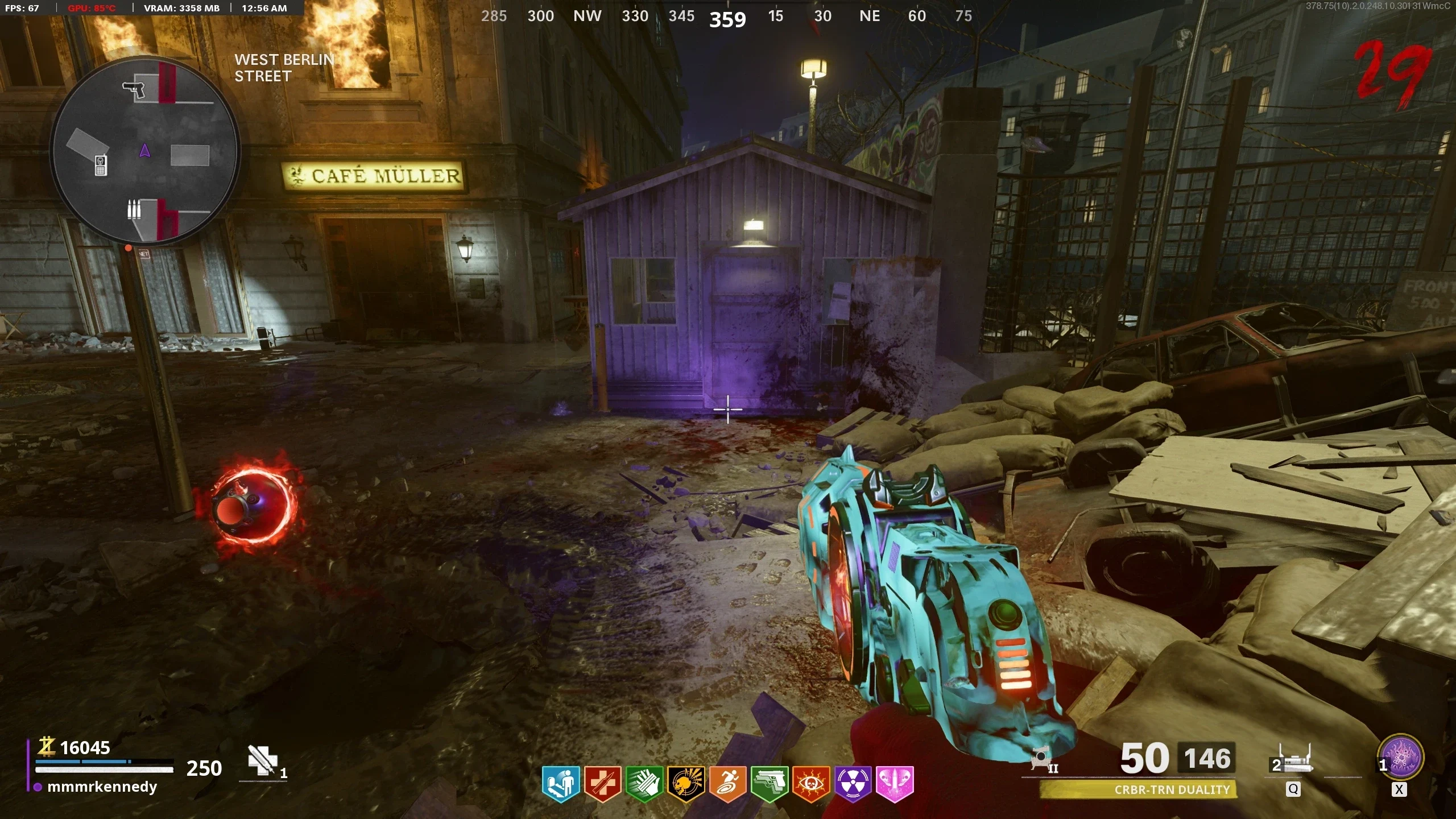Select the orange running-man perk icon
The height and width of the screenshot is (819, 1456).
click(727, 784)
